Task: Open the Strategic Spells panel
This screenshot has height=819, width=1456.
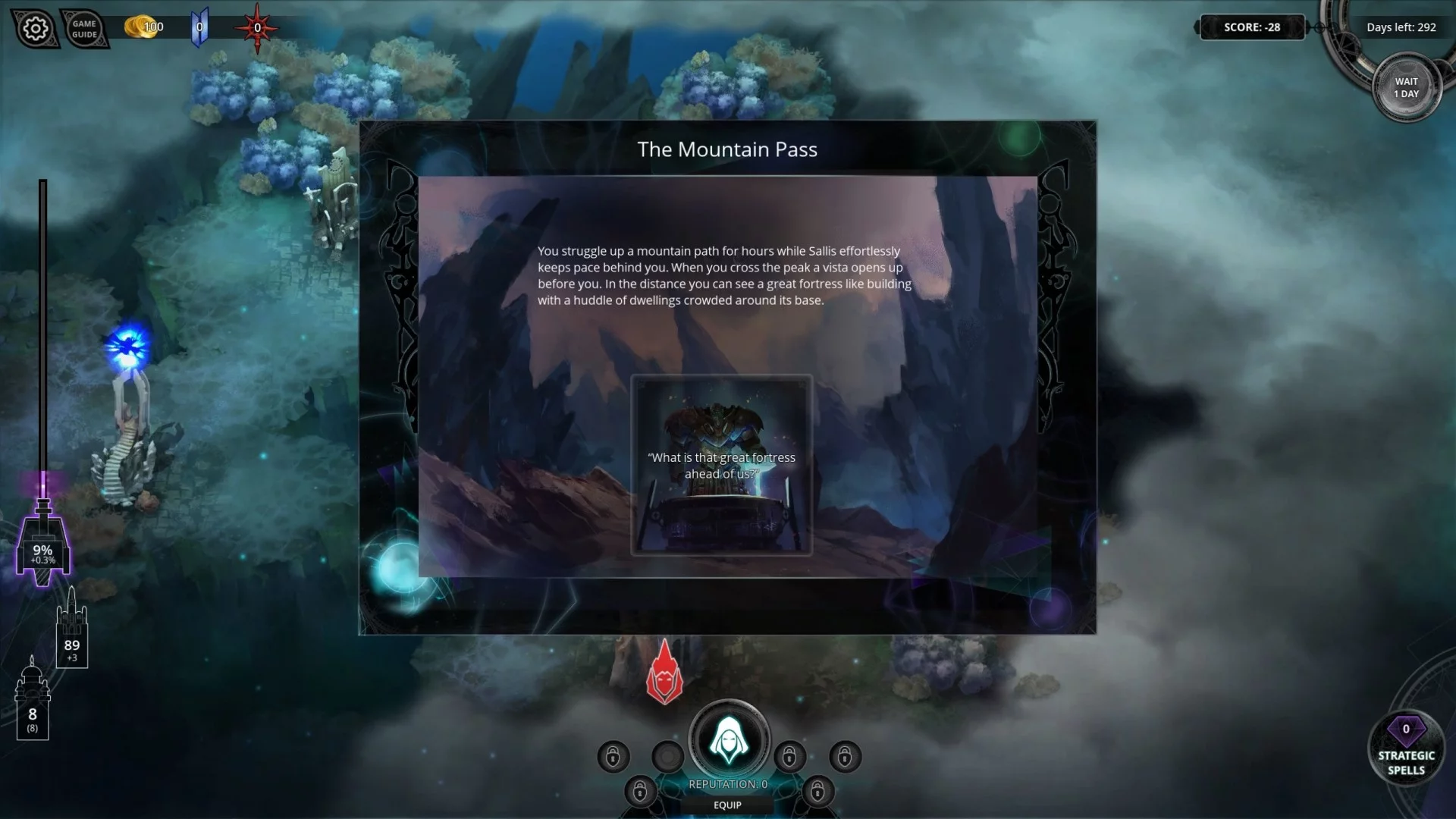Action: pyautogui.click(x=1406, y=749)
